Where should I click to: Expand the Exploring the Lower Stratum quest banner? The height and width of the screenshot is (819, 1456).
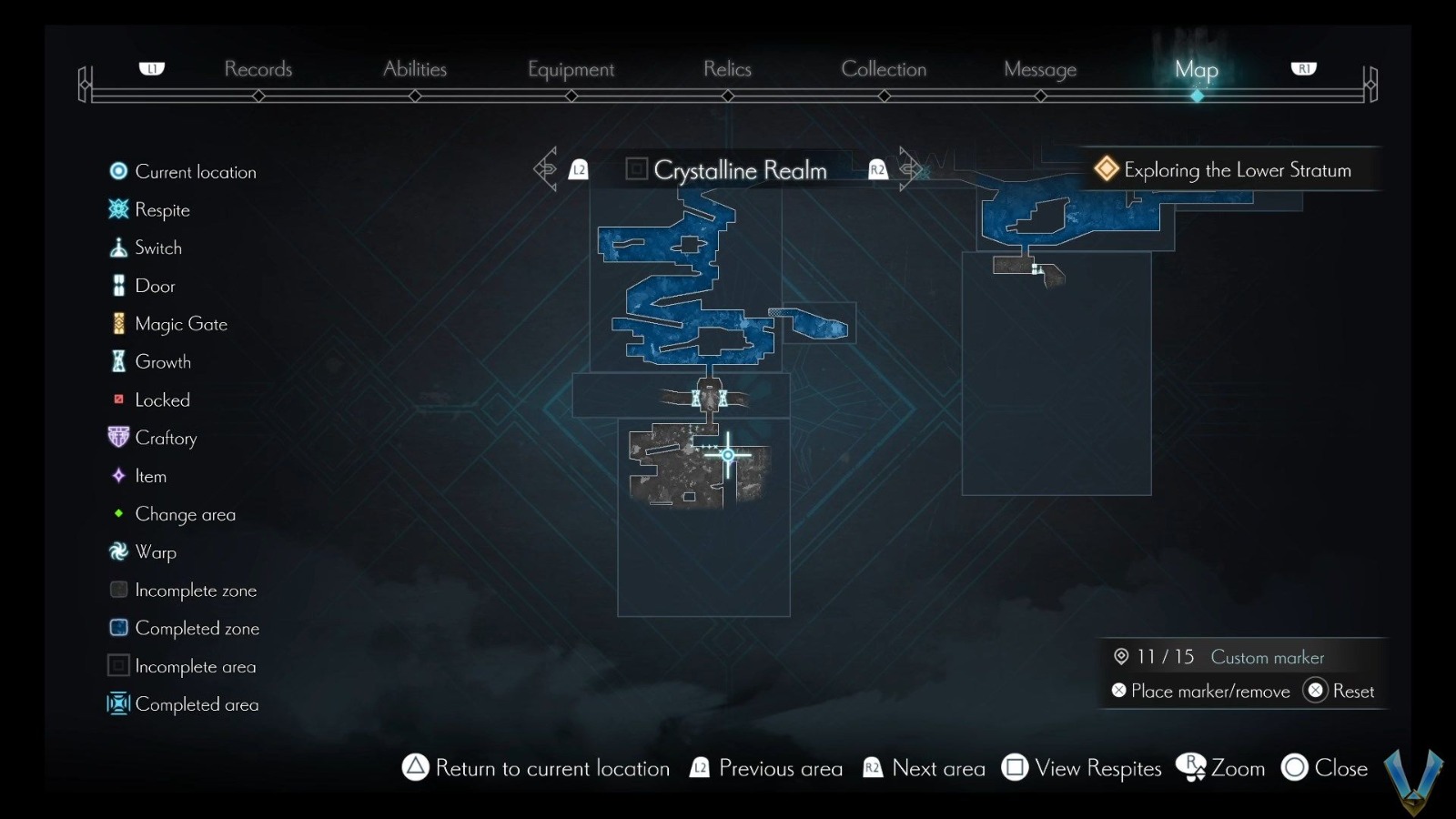point(1228,169)
